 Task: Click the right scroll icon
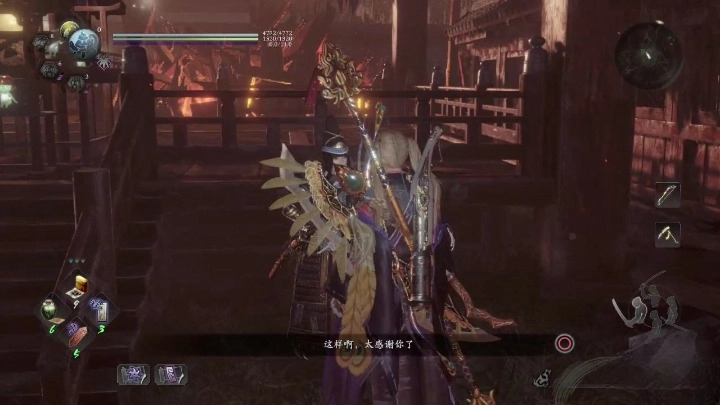pos(170,374)
